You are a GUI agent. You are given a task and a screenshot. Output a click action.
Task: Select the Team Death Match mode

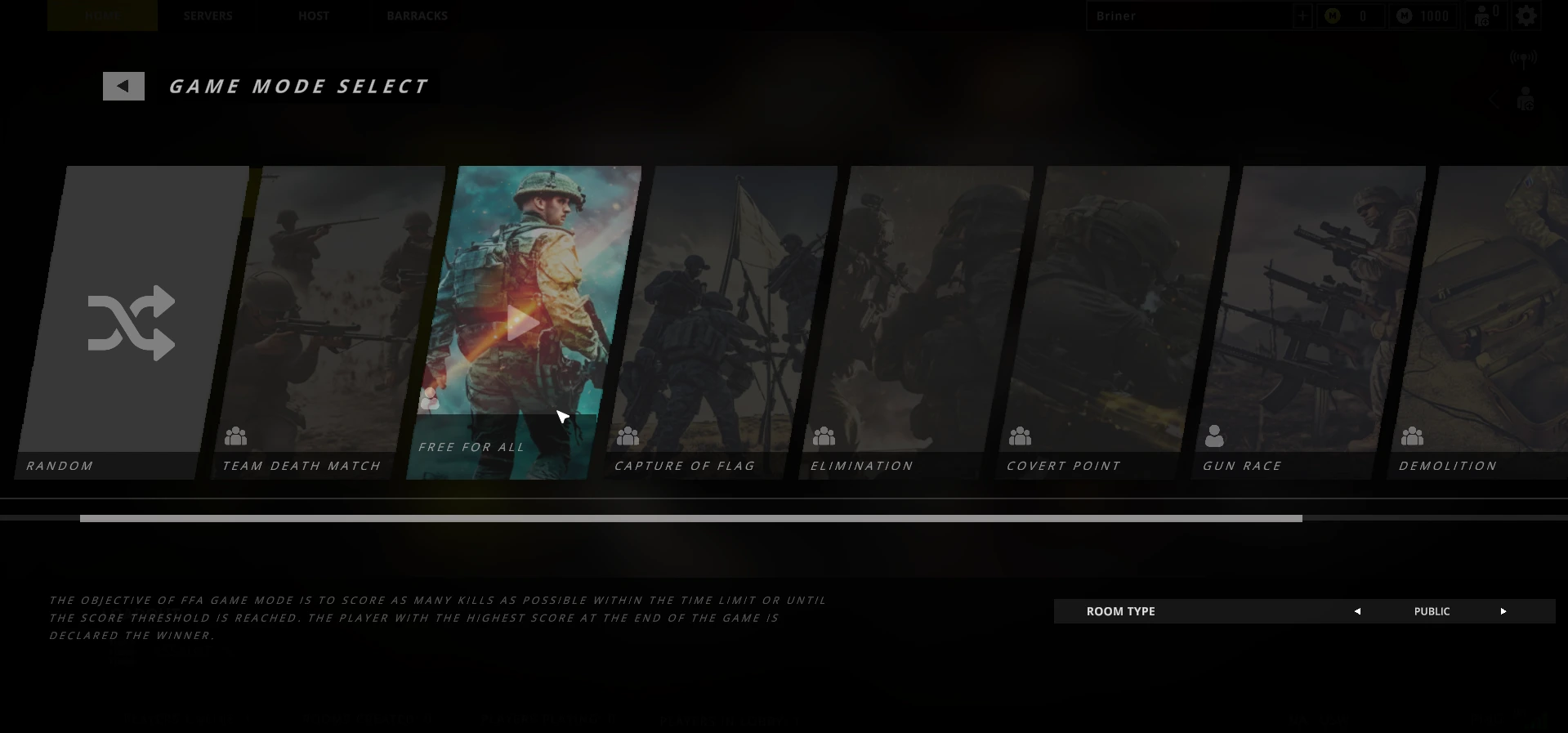tap(327, 323)
